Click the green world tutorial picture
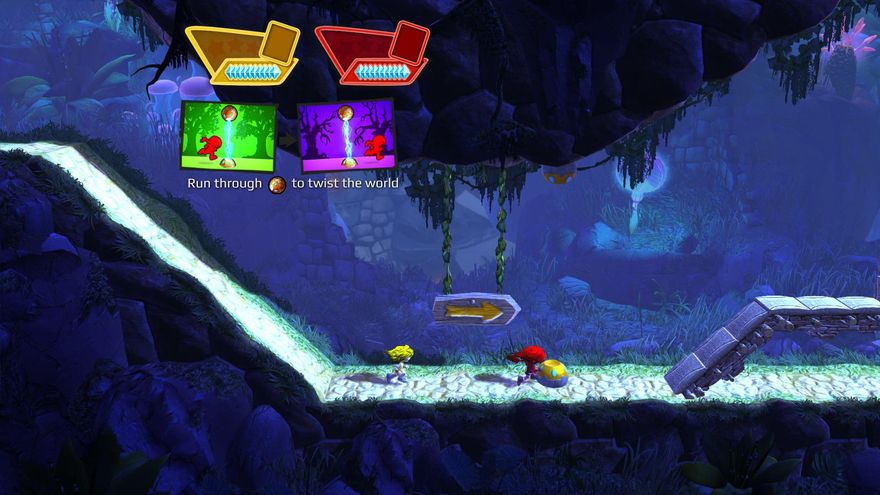The width and height of the screenshot is (880, 495). tap(228, 135)
